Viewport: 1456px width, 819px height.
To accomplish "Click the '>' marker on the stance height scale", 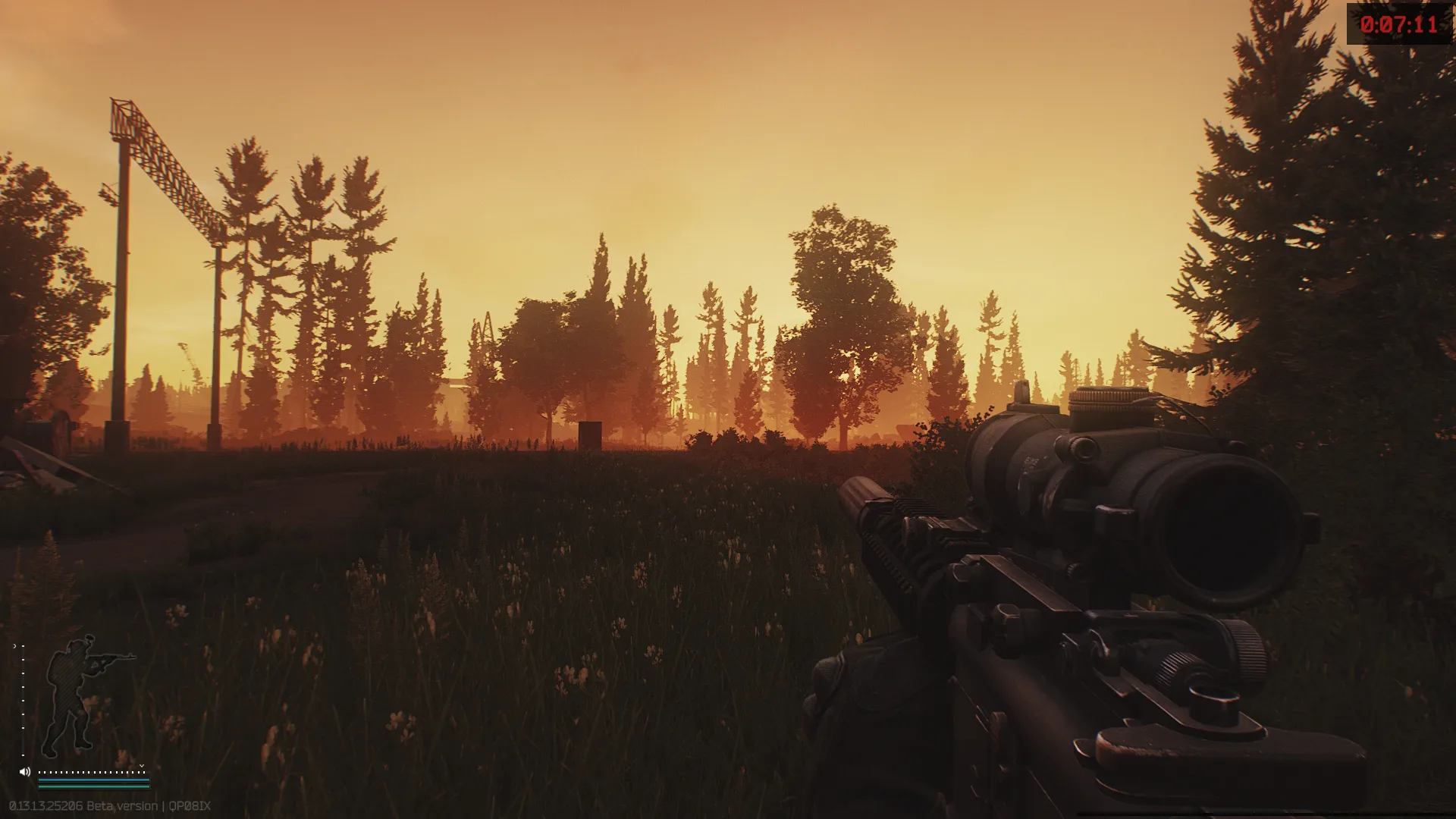I will (x=14, y=645).
